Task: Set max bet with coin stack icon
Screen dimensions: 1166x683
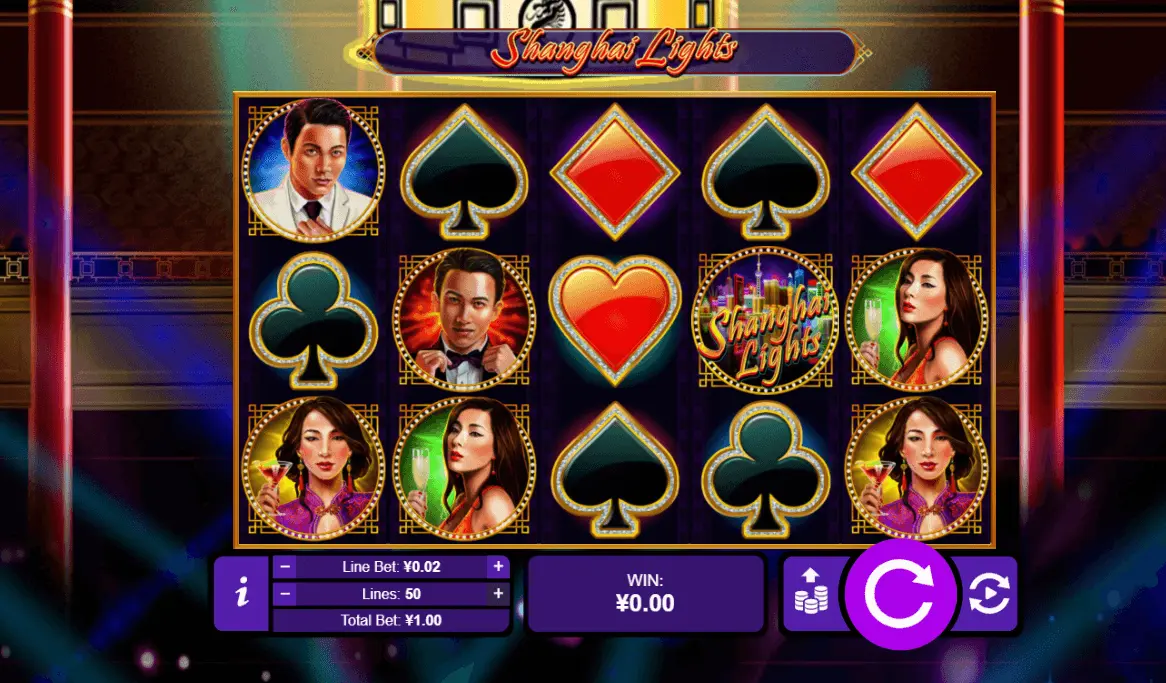Action: [x=810, y=593]
